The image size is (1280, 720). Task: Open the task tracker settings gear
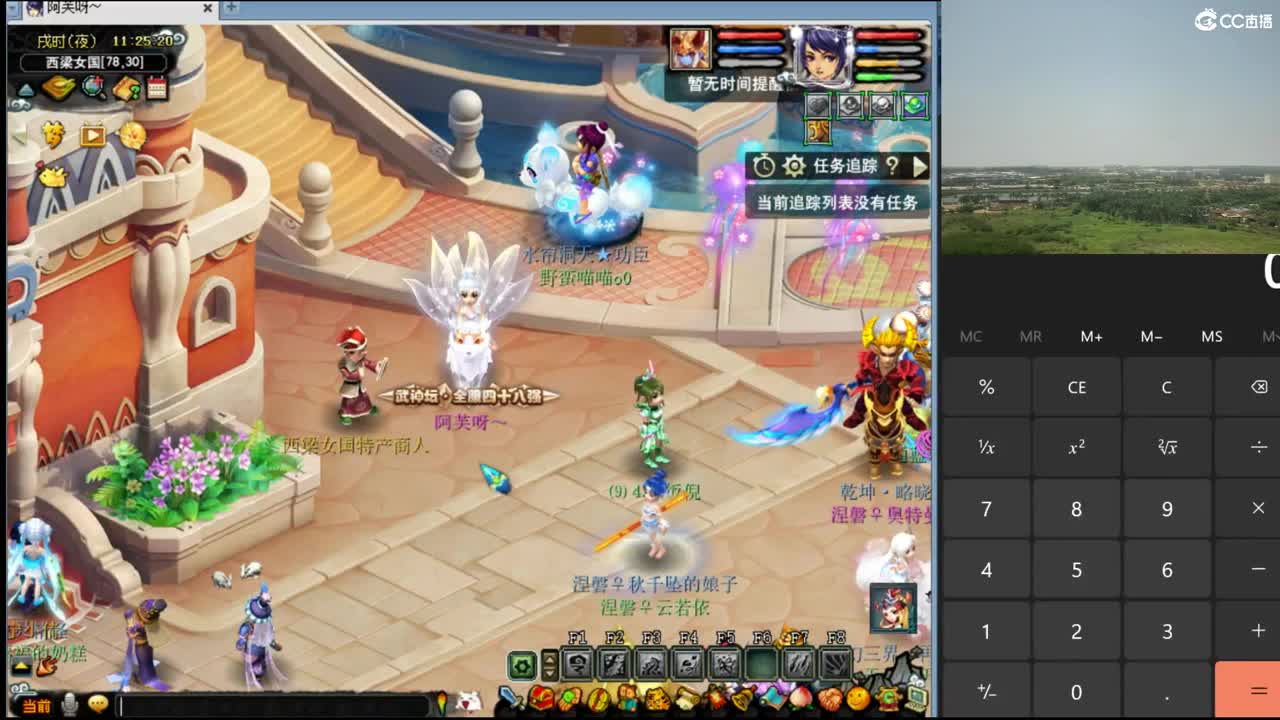(x=794, y=166)
